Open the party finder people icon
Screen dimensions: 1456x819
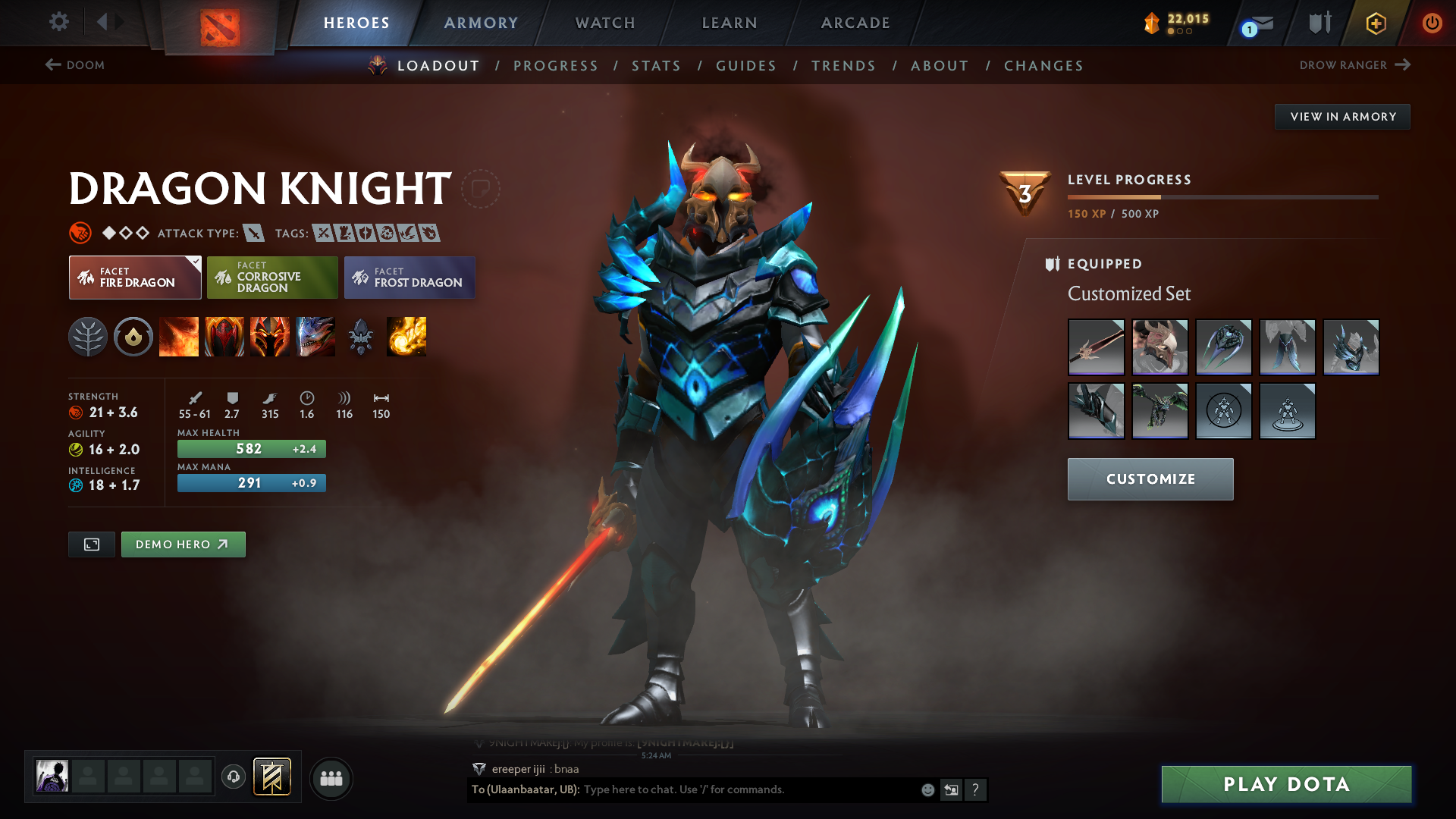click(331, 778)
